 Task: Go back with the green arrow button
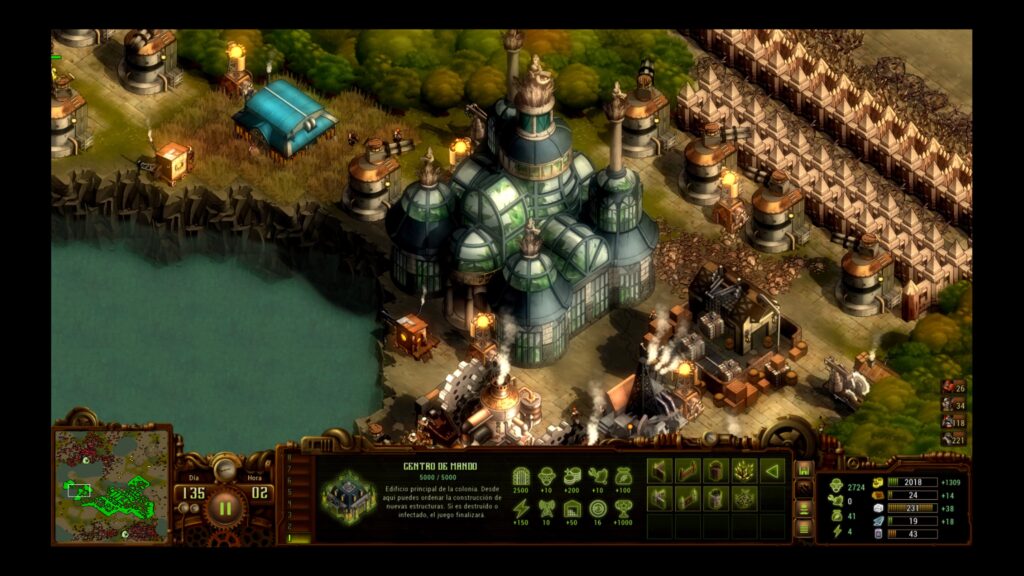[771, 470]
